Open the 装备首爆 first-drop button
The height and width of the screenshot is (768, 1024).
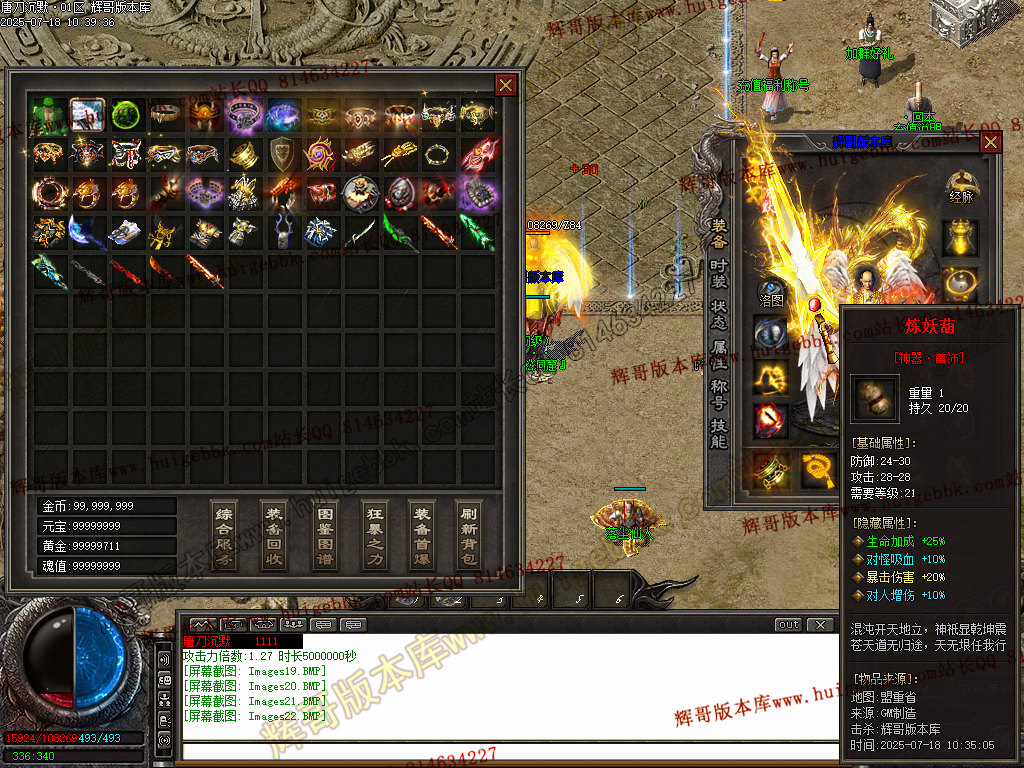pyautogui.click(x=422, y=535)
